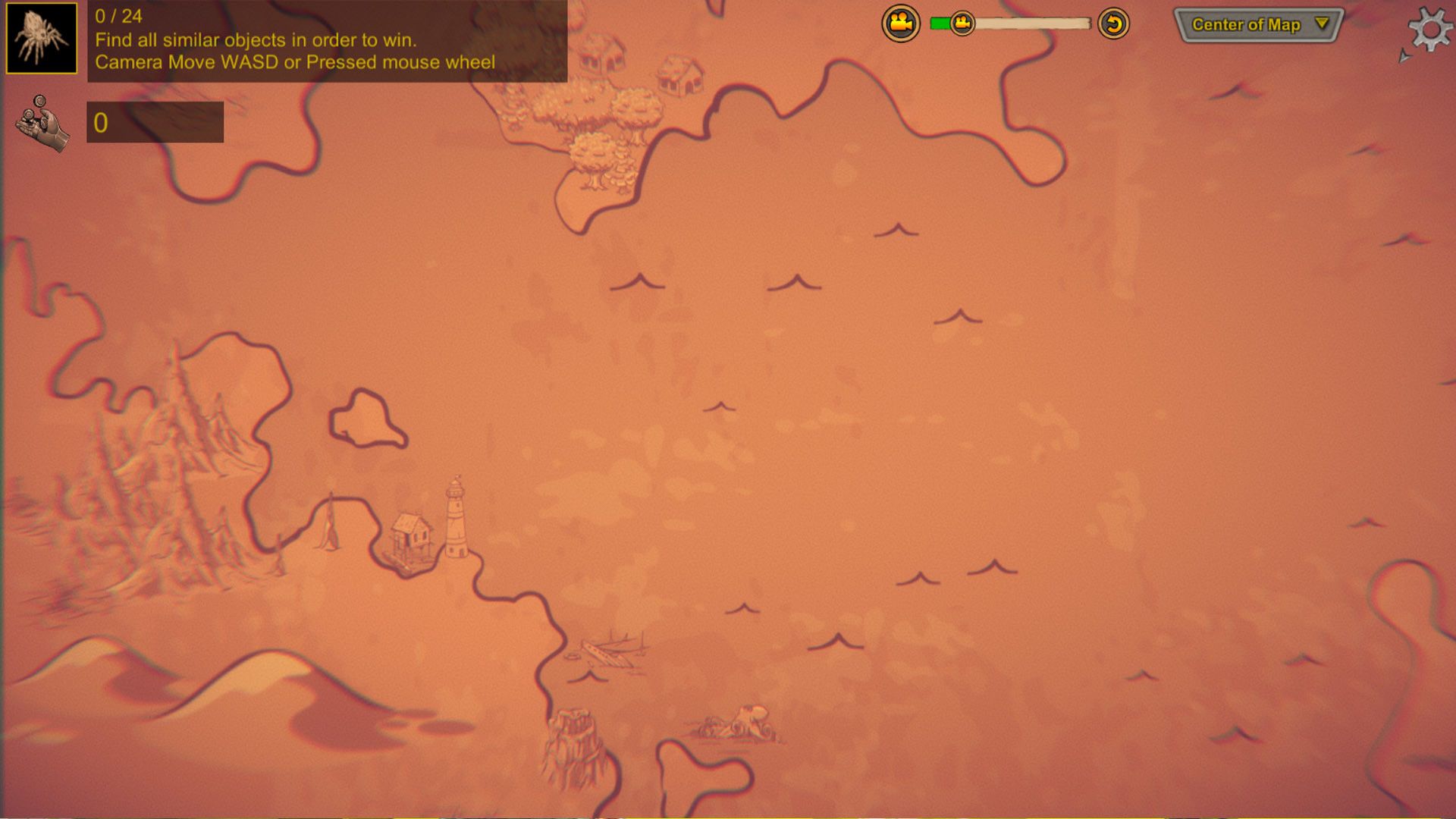Image resolution: width=1456 pixels, height=819 pixels.
Task: Click the Center of Map label
Action: (1247, 25)
